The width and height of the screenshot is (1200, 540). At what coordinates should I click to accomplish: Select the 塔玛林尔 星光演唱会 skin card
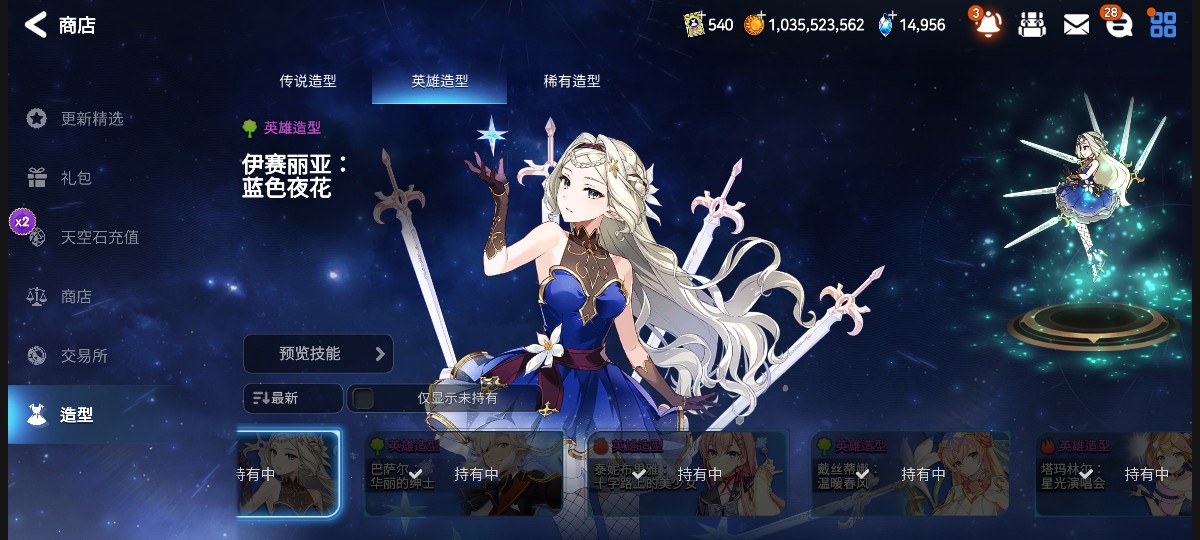point(1116,474)
